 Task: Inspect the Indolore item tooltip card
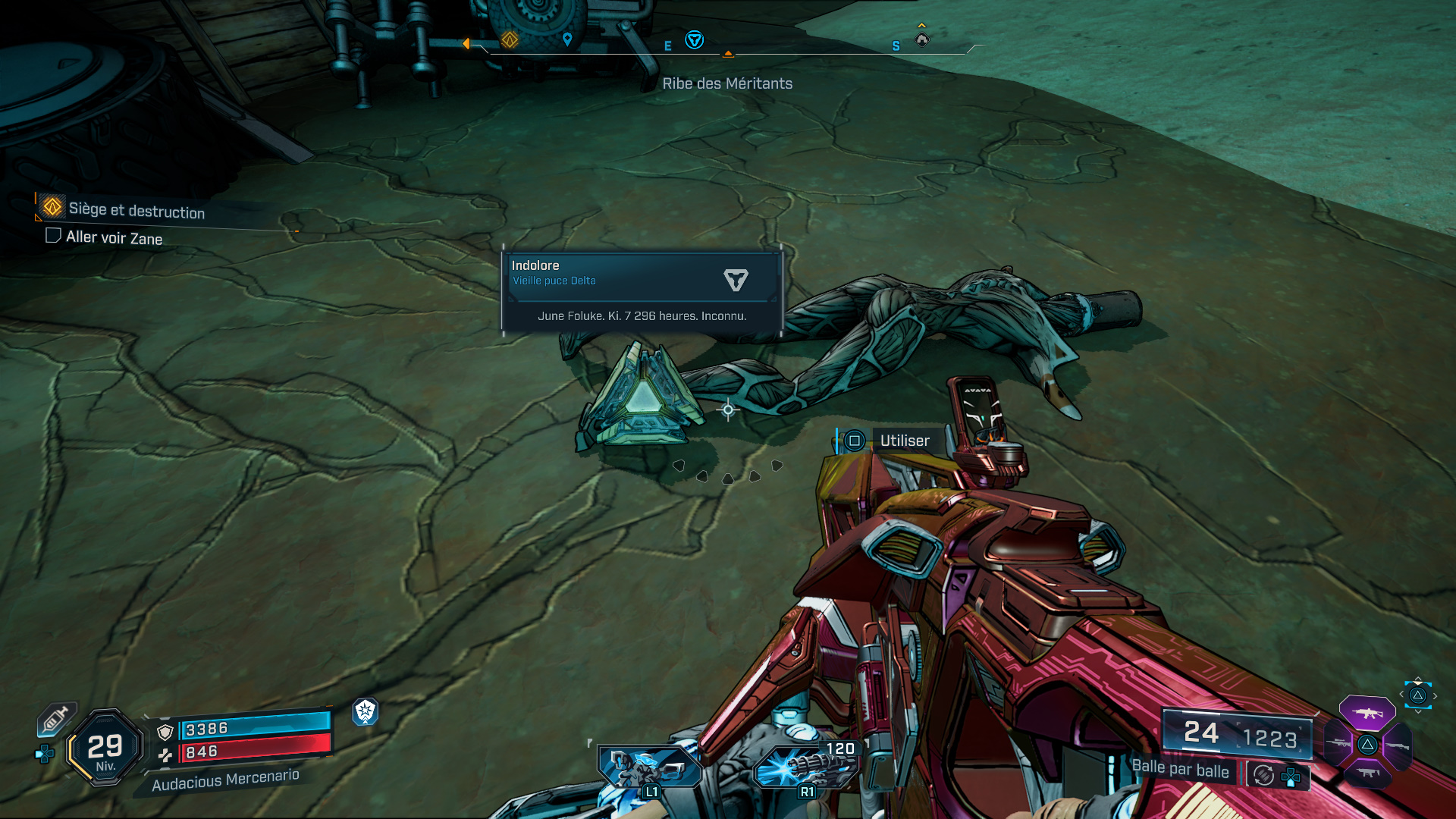642,291
